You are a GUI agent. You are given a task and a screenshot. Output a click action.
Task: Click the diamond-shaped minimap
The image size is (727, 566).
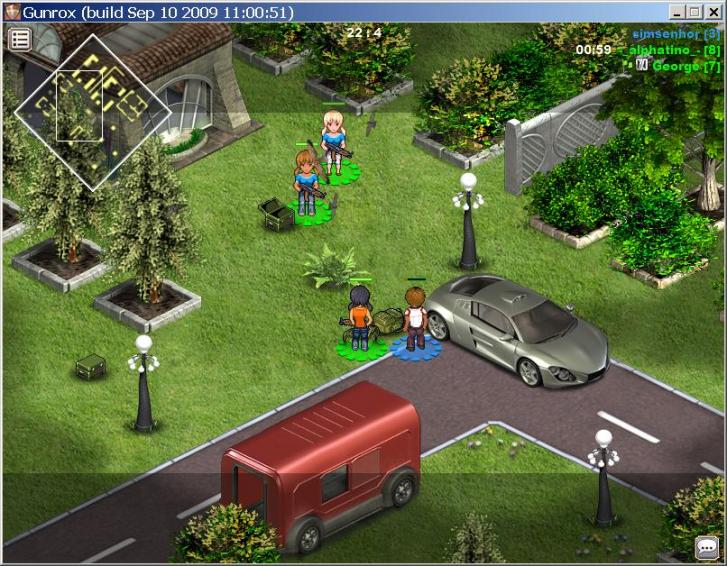(92, 110)
